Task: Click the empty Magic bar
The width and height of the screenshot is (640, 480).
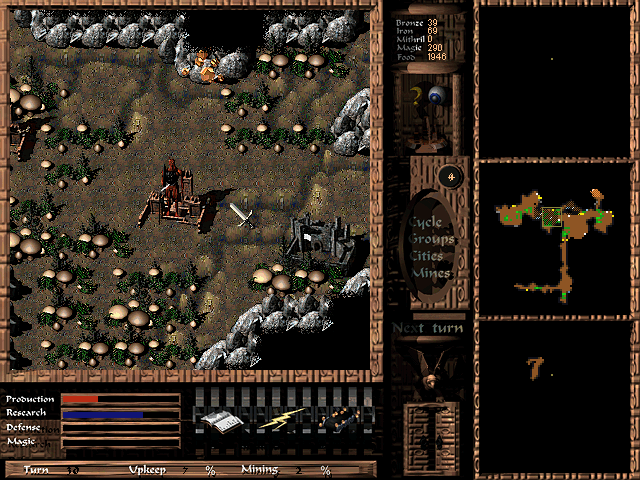Action: click(x=120, y=441)
